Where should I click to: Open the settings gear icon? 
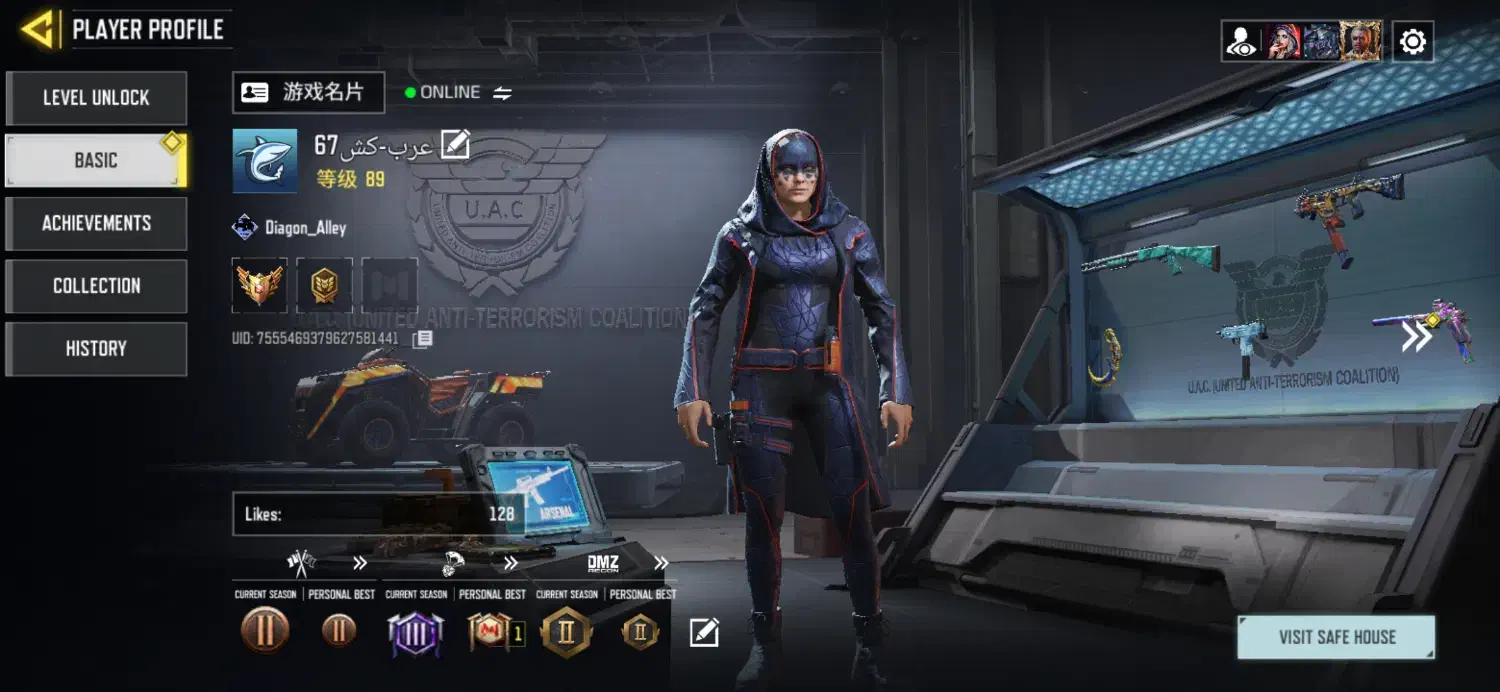(x=1412, y=42)
